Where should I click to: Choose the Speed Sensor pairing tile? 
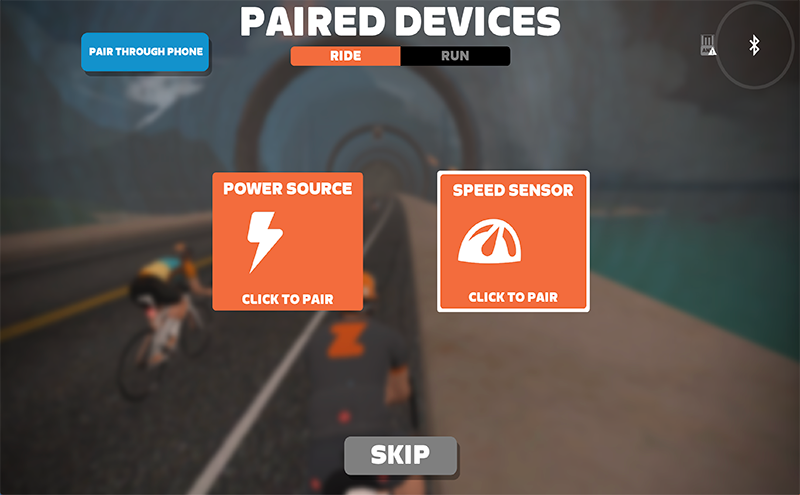513,241
